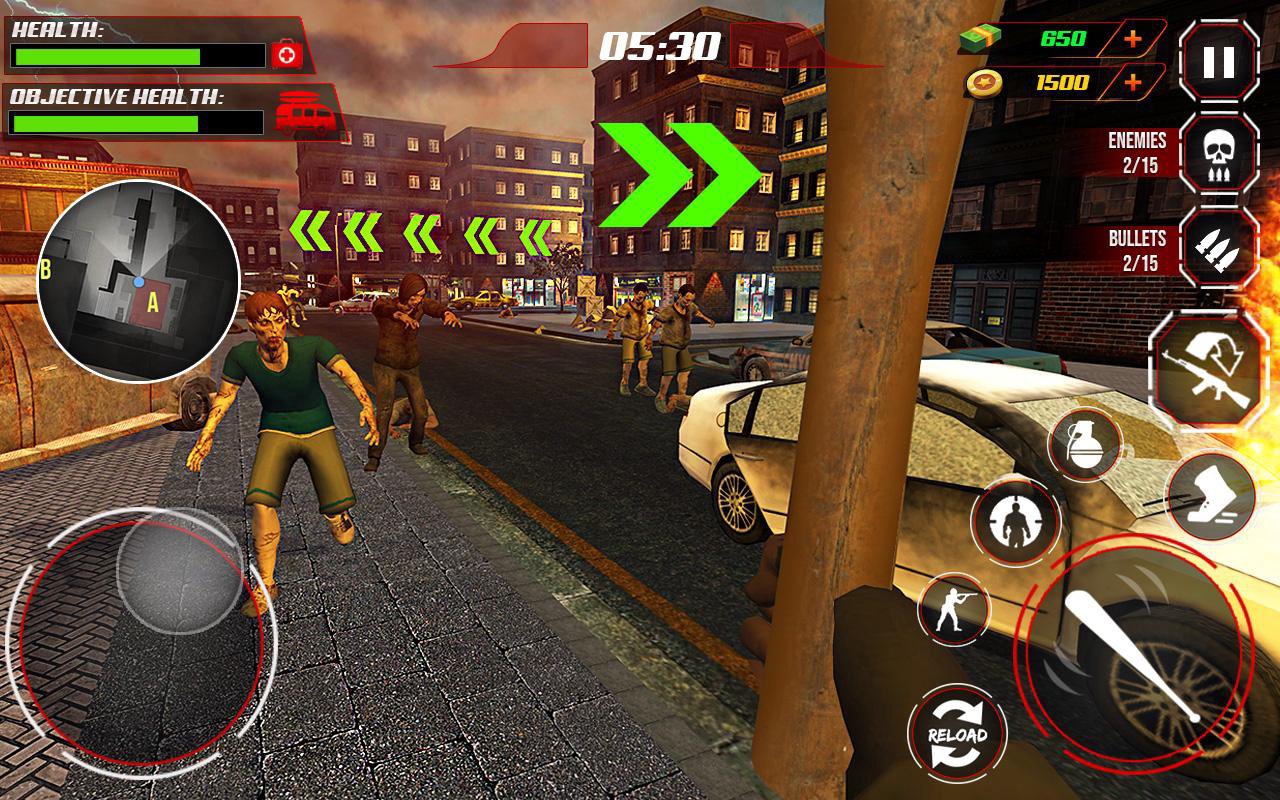Change stance with the shooting soldier icon
The image size is (1280, 800).
(x=952, y=608)
